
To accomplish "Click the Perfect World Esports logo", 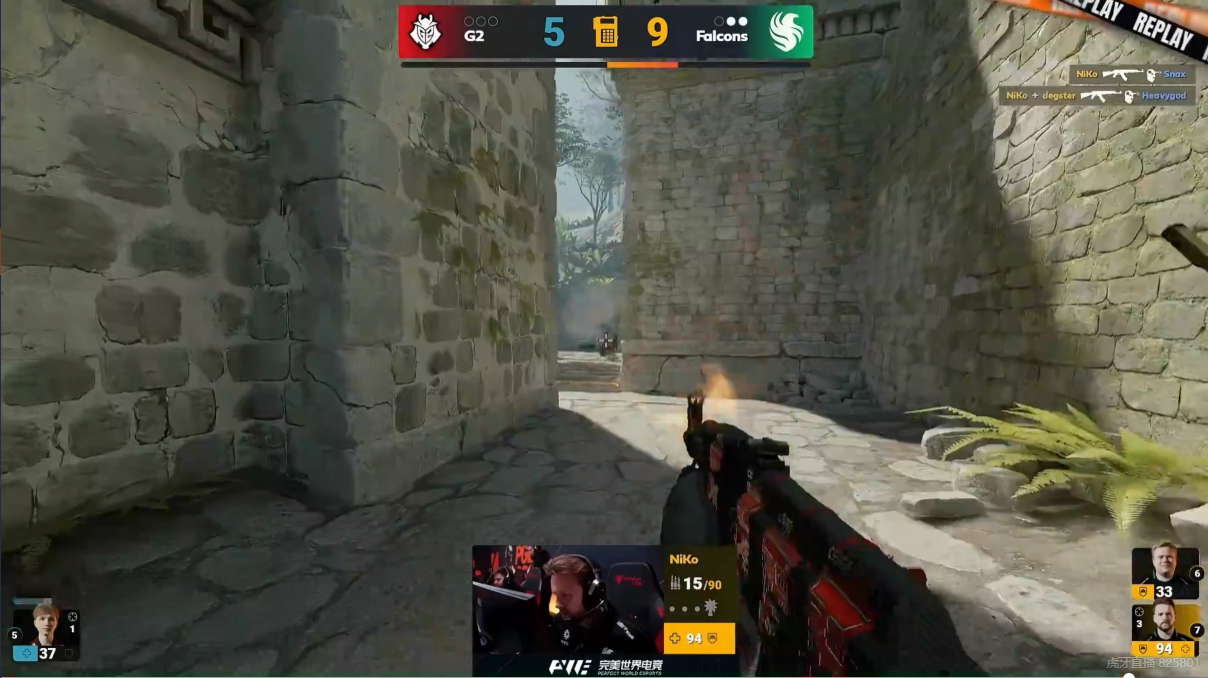I will (x=605, y=666).
